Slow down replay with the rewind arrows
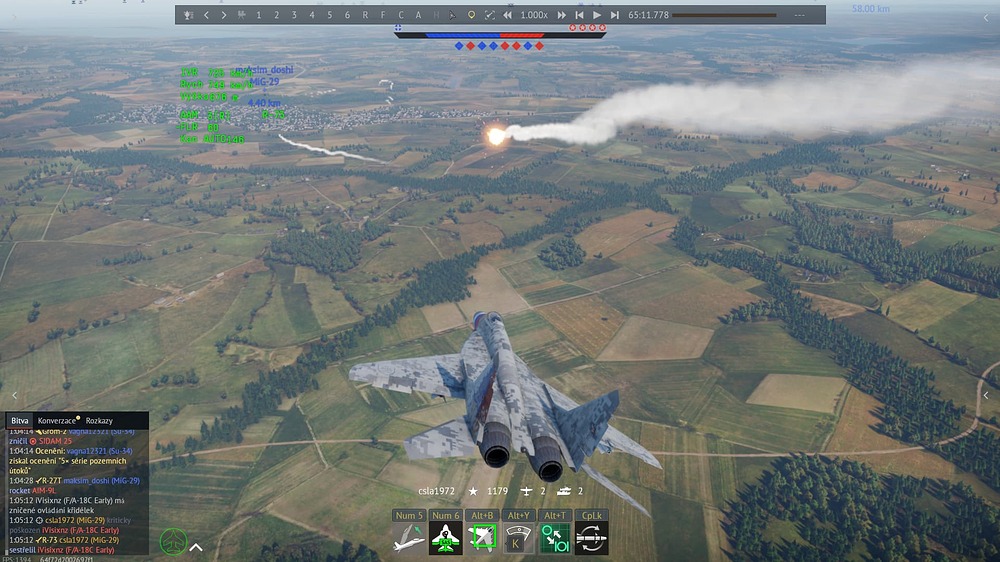Viewport: 1000px width, 562px height. [508, 15]
